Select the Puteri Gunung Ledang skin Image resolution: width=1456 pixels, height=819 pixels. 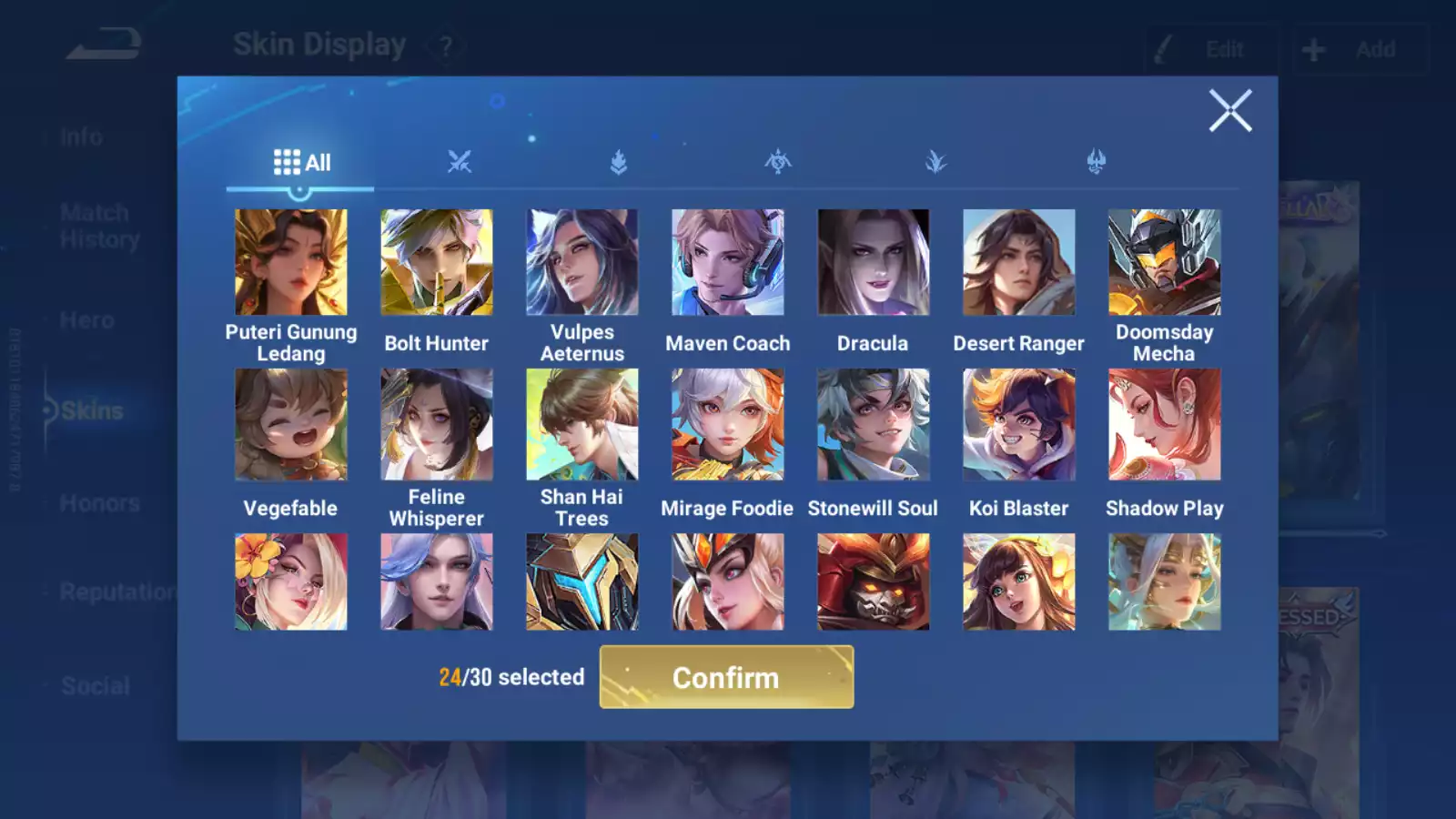click(291, 262)
